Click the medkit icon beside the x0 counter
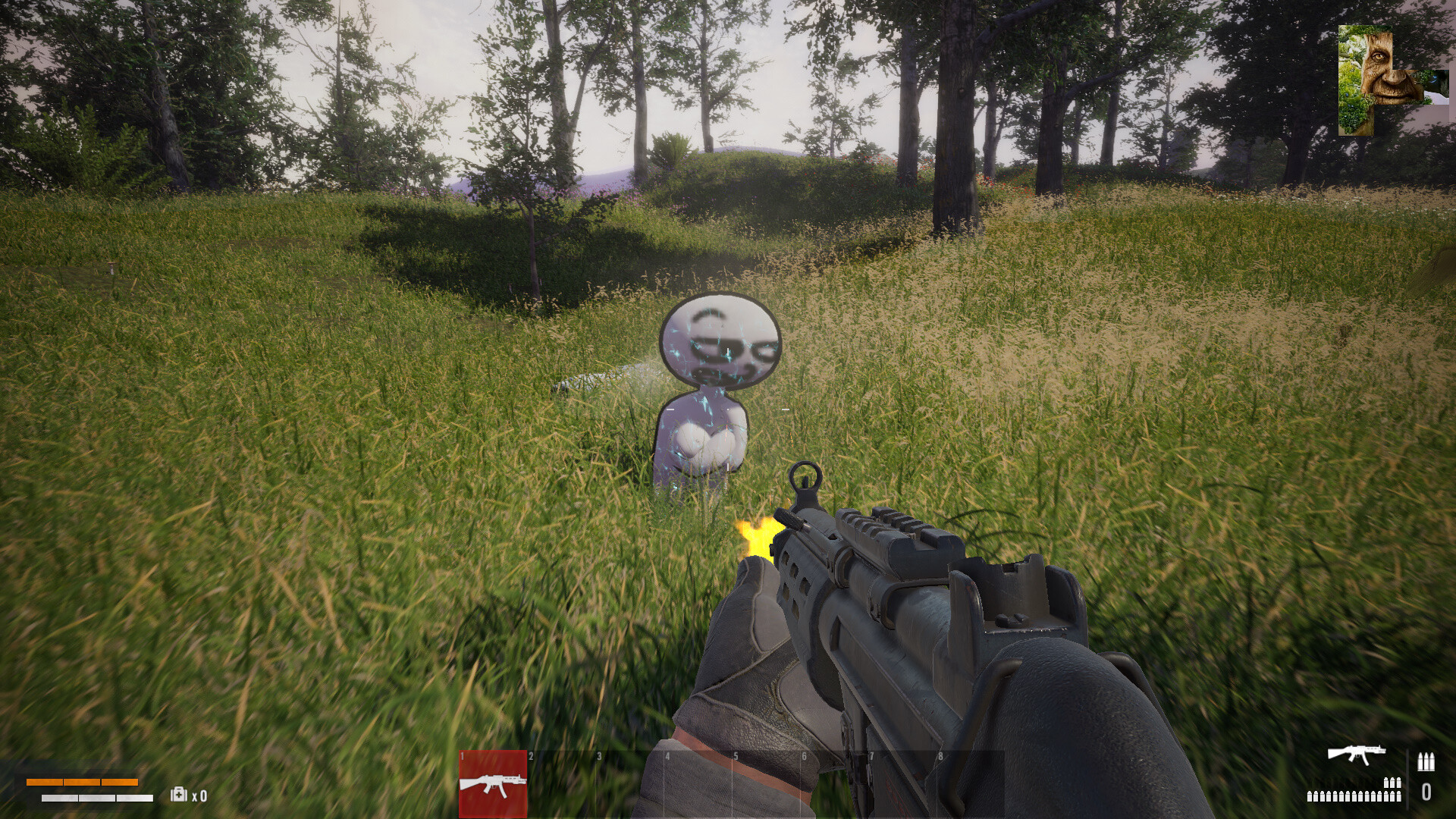1456x819 pixels. pos(178,794)
